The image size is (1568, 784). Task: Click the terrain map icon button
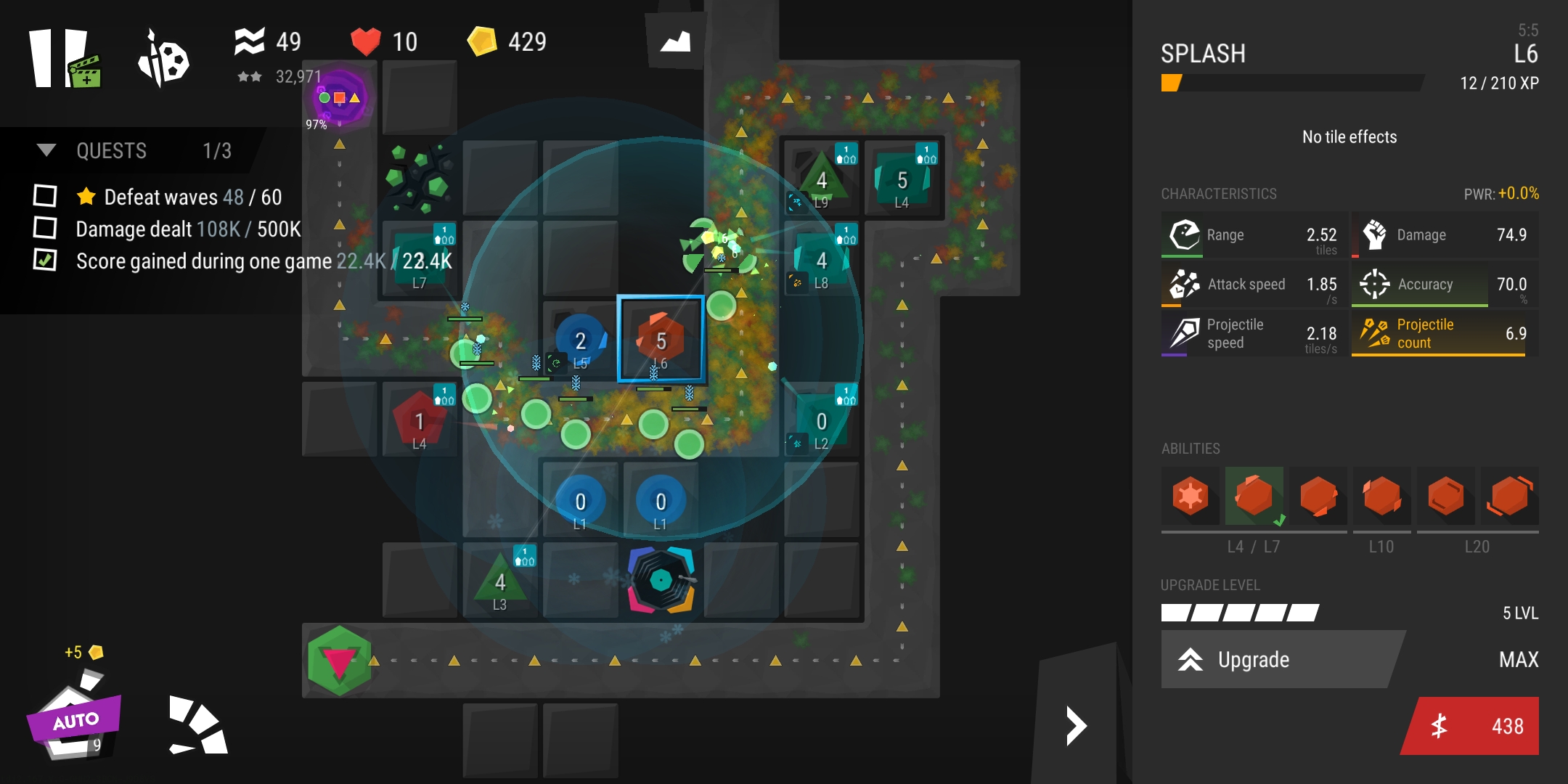point(675,41)
